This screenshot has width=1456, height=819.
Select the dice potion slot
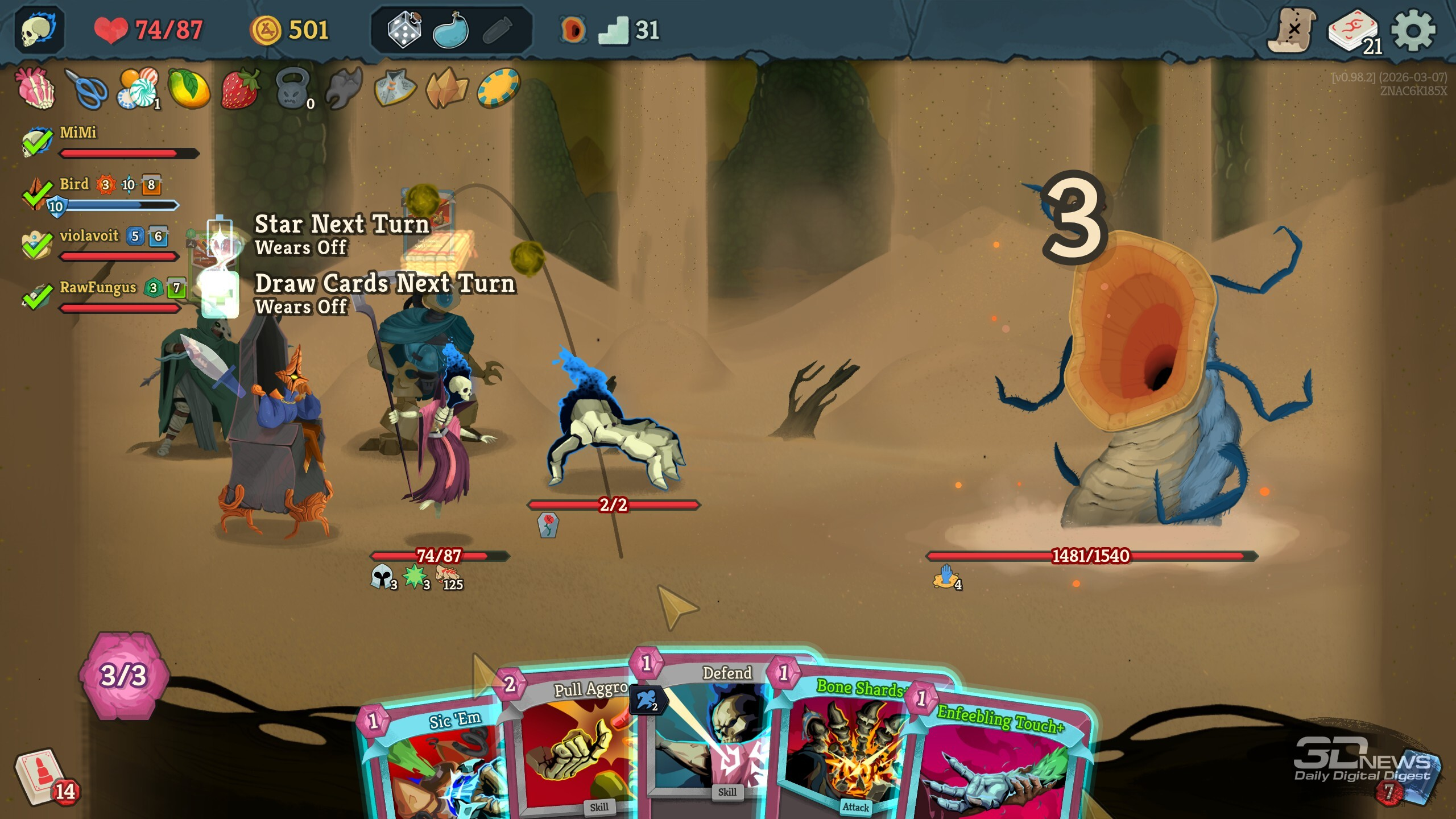pyautogui.click(x=404, y=30)
